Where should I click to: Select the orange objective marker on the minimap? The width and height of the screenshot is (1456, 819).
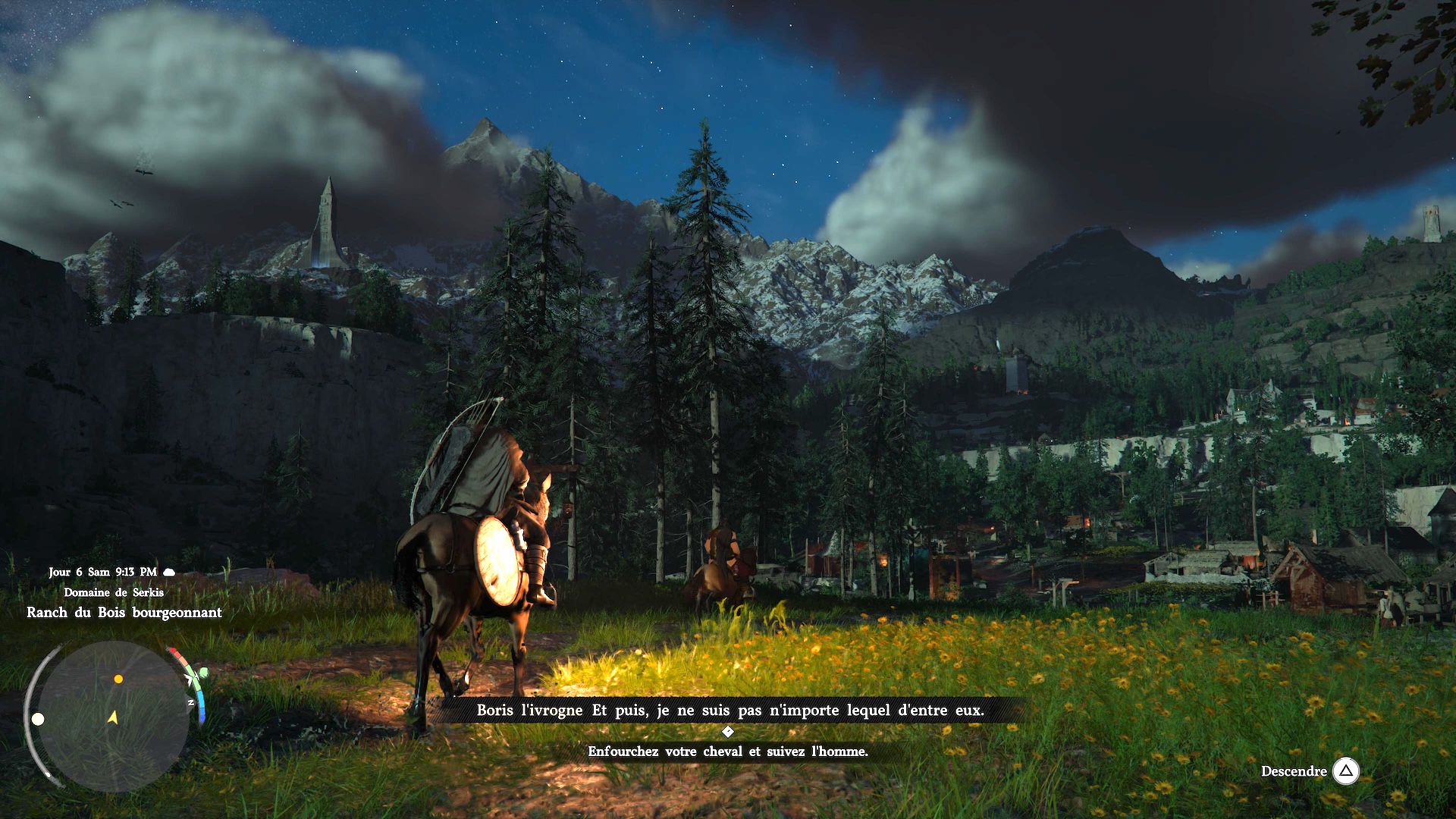[118, 679]
